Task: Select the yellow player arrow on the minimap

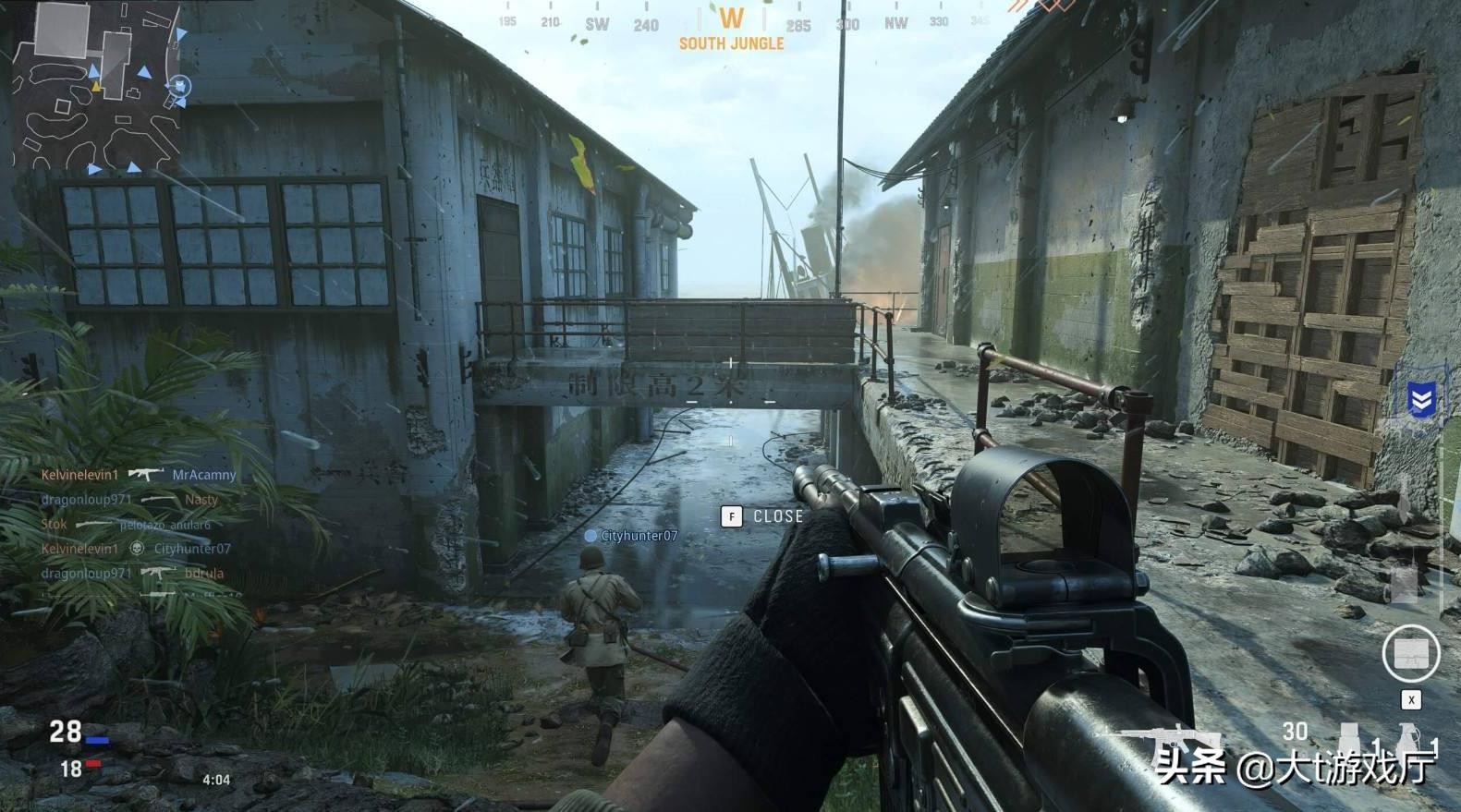Action: (95, 87)
